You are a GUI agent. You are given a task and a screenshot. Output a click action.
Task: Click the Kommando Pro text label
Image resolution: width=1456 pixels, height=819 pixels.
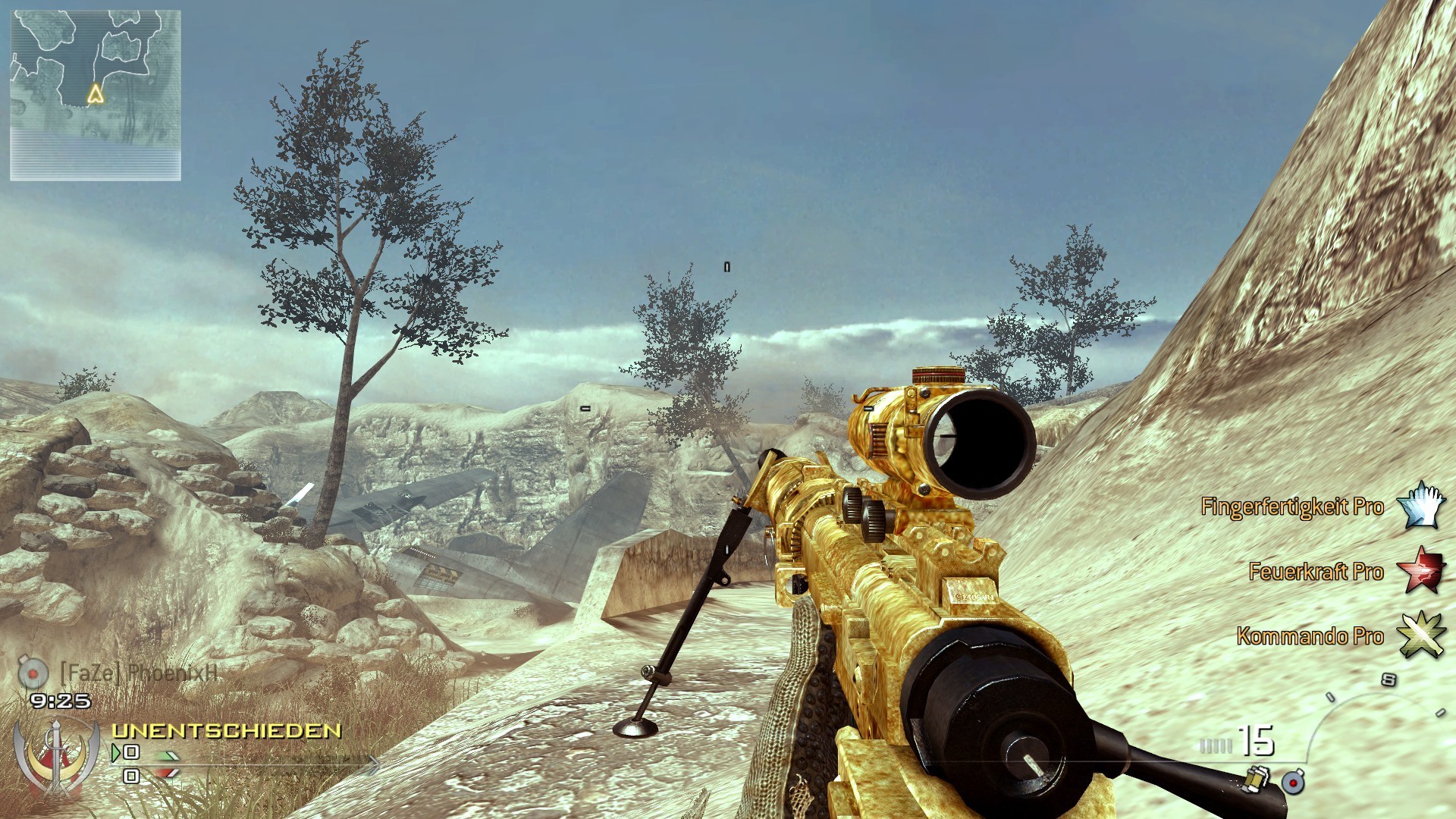(x=1310, y=638)
